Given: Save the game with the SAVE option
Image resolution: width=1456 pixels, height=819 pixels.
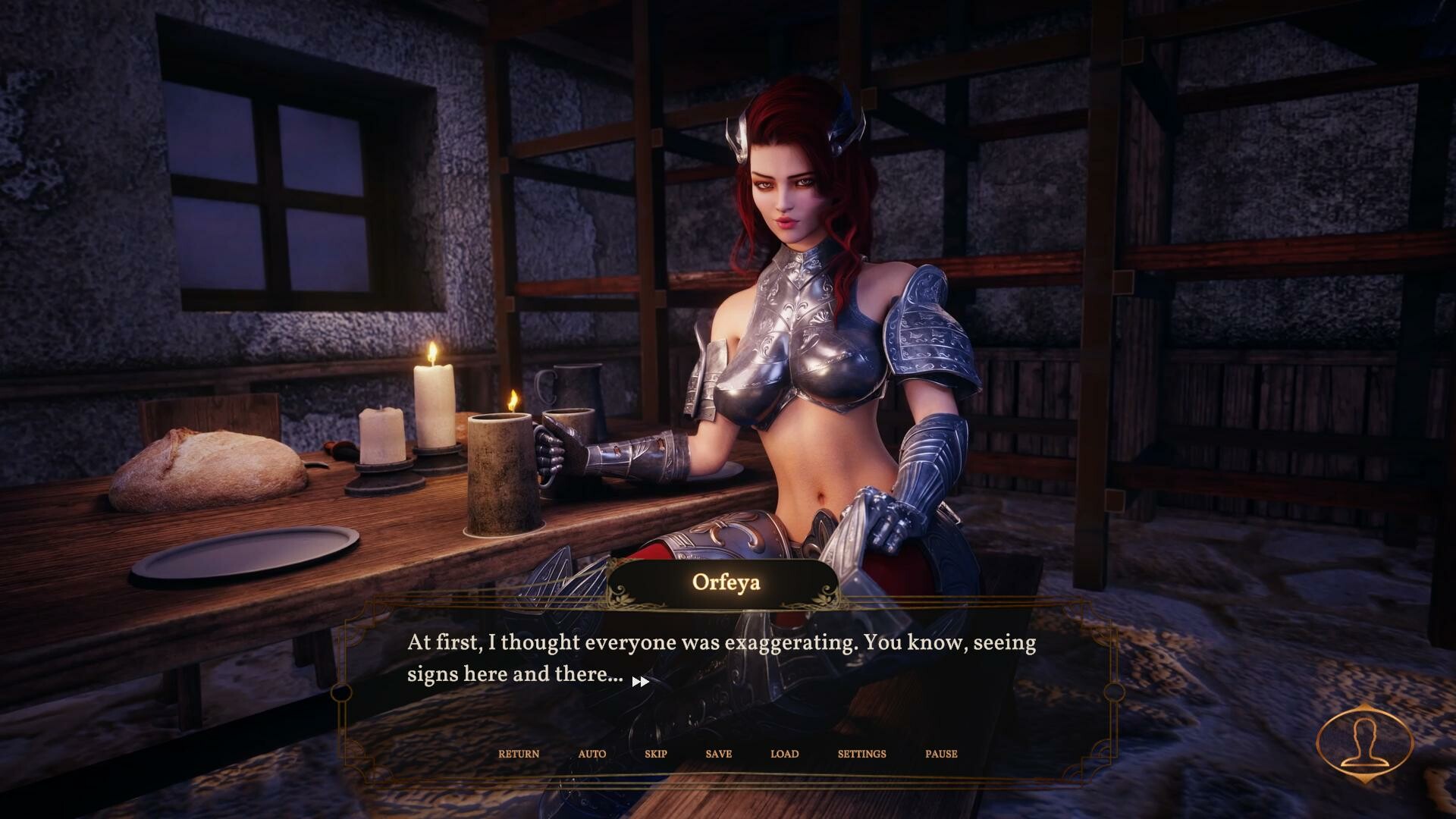Looking at the screenshot, I should (717, 754).
